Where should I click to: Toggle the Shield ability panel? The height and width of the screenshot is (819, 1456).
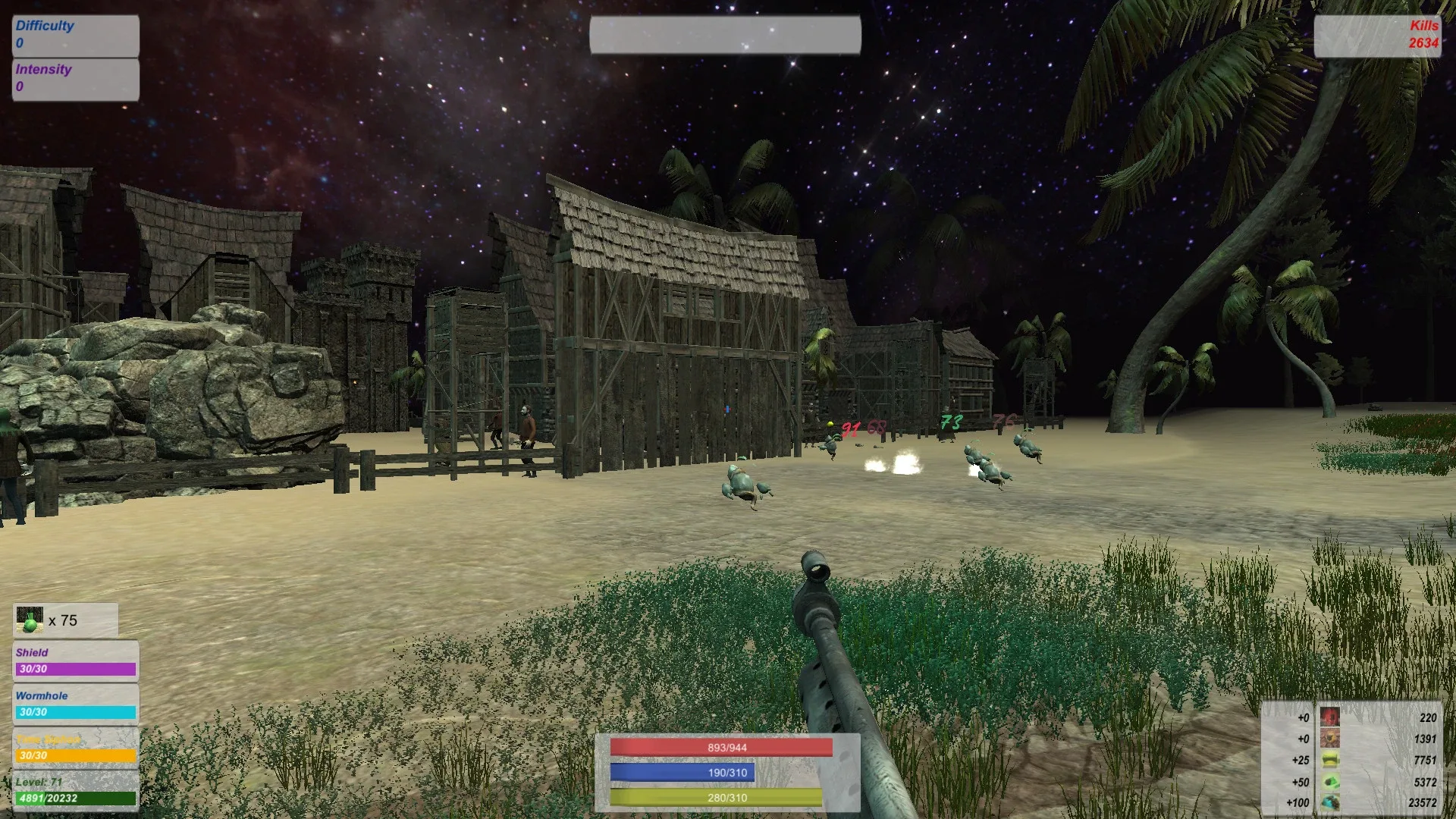coord(76,662)
